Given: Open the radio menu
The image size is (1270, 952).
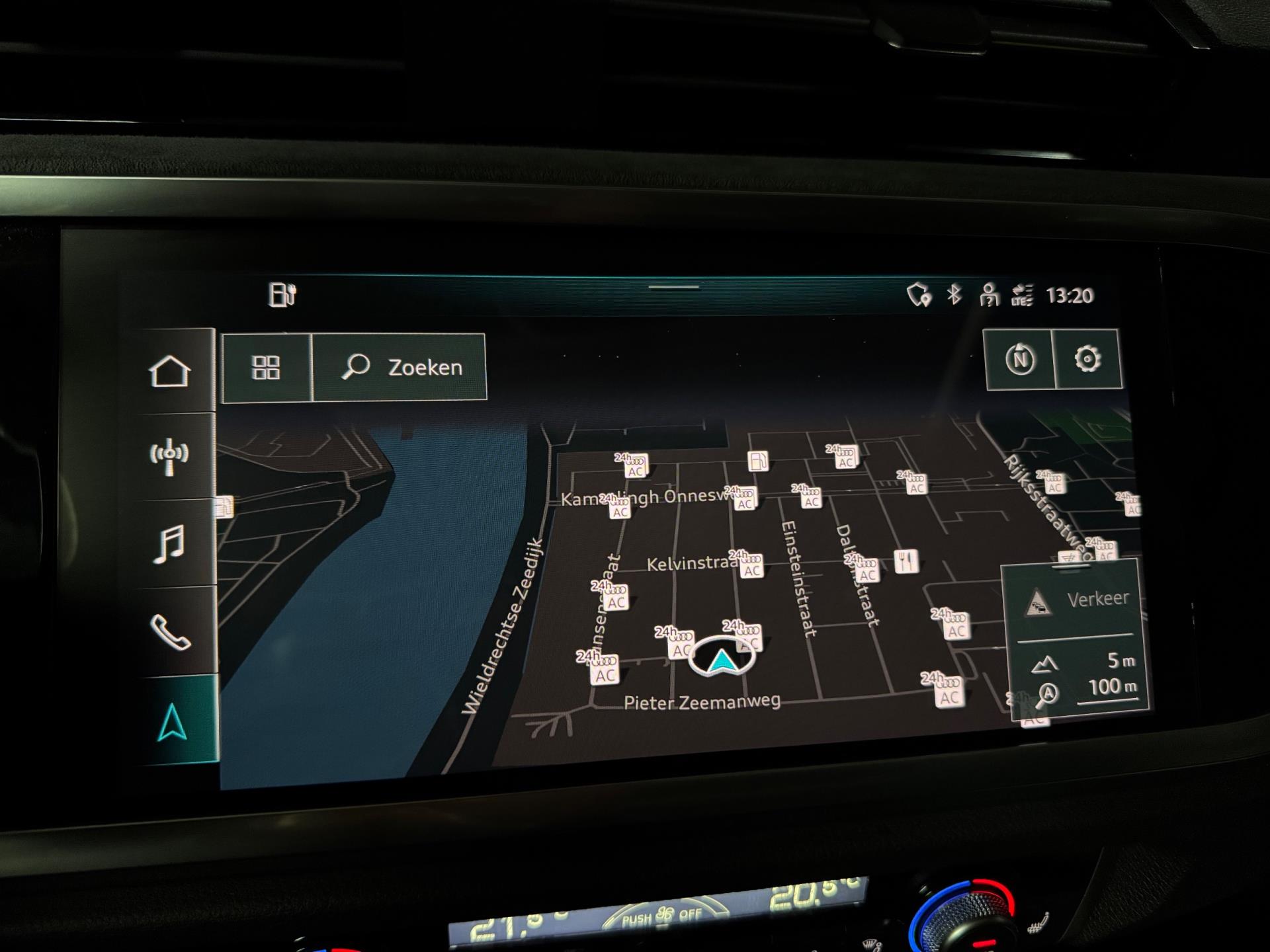Looking at the screenshot, I should coord(169,456).
